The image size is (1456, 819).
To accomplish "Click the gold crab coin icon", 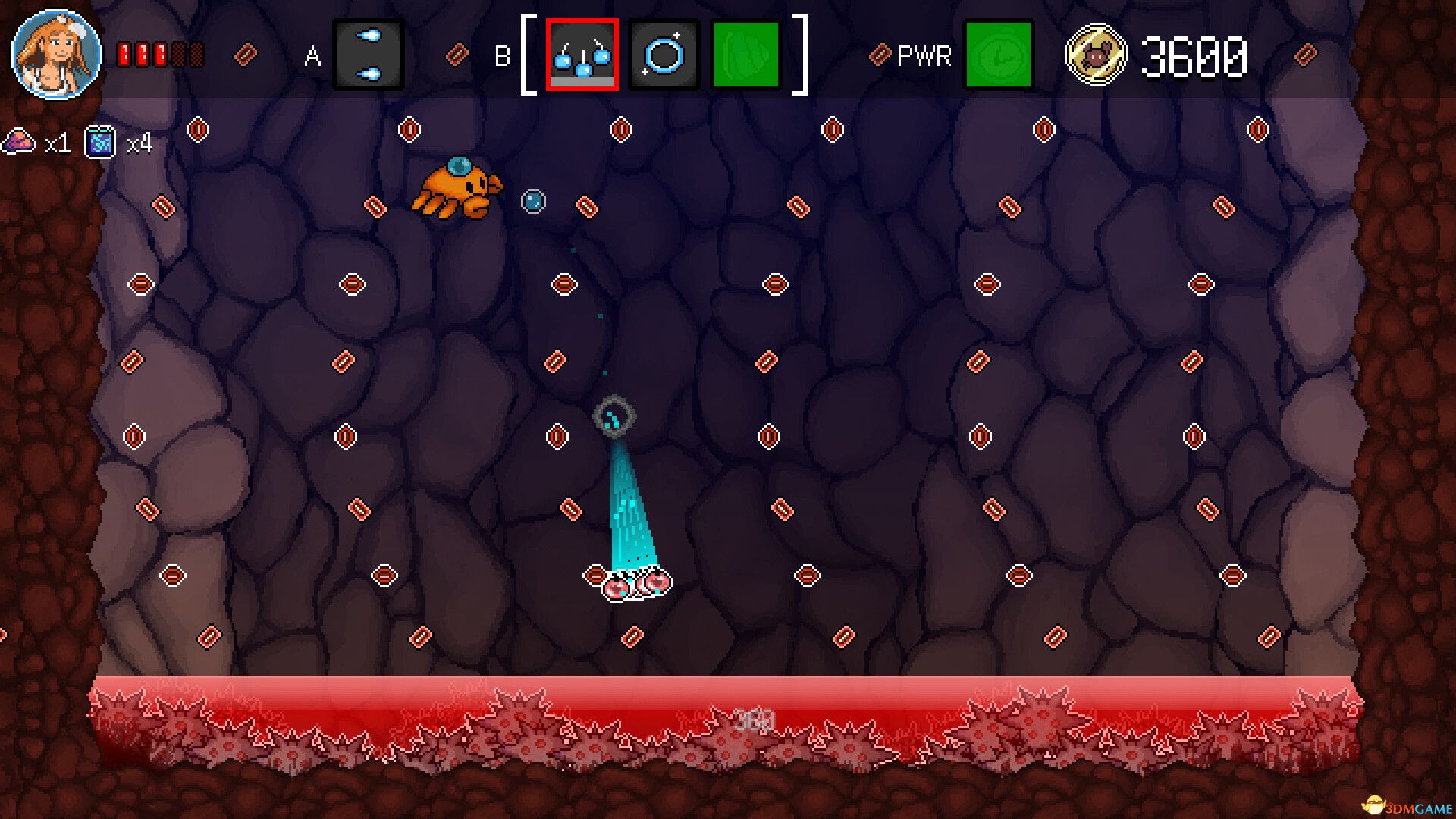I will pos(1096,55).
